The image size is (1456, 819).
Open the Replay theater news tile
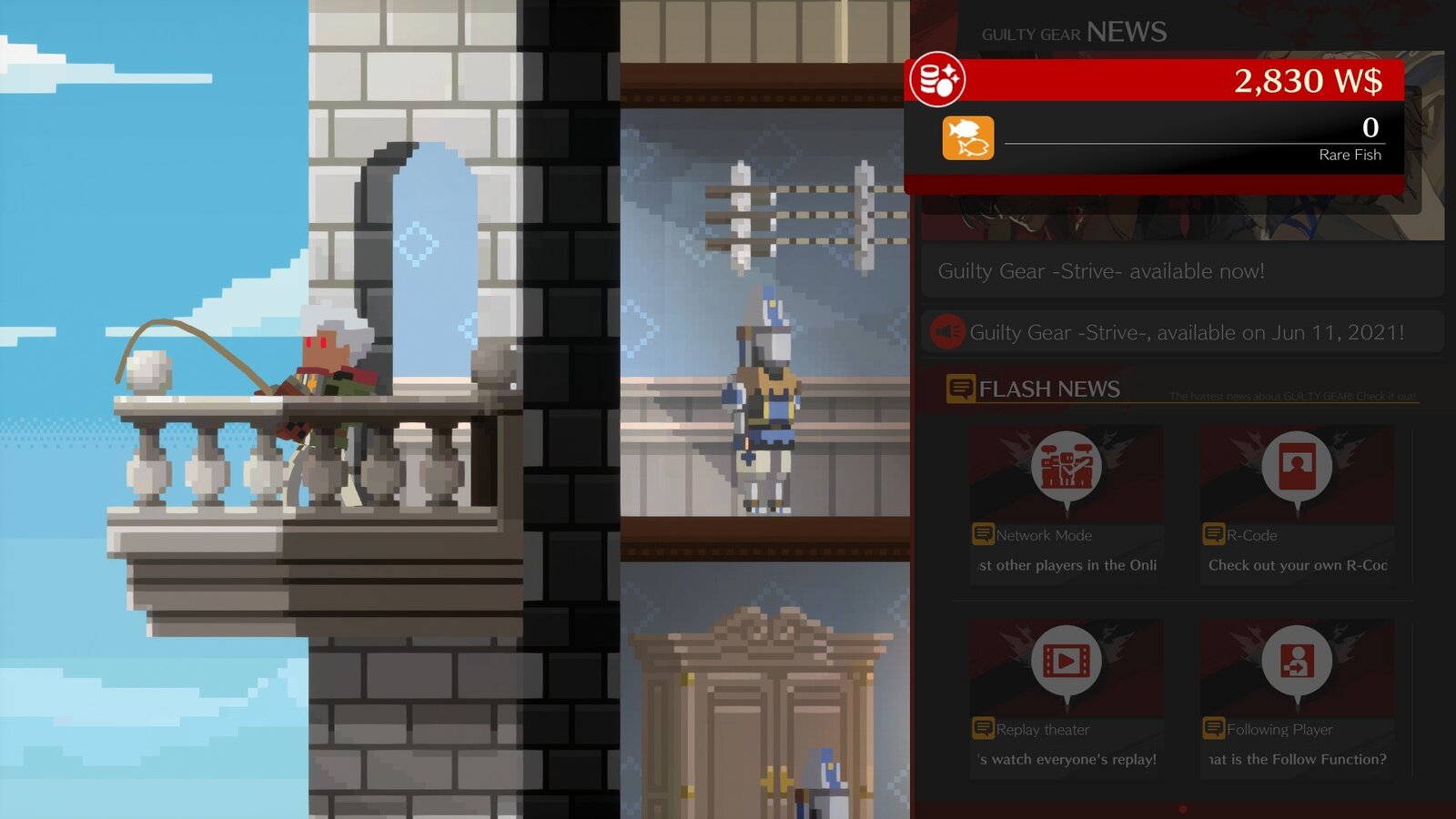coord(1066,696)
